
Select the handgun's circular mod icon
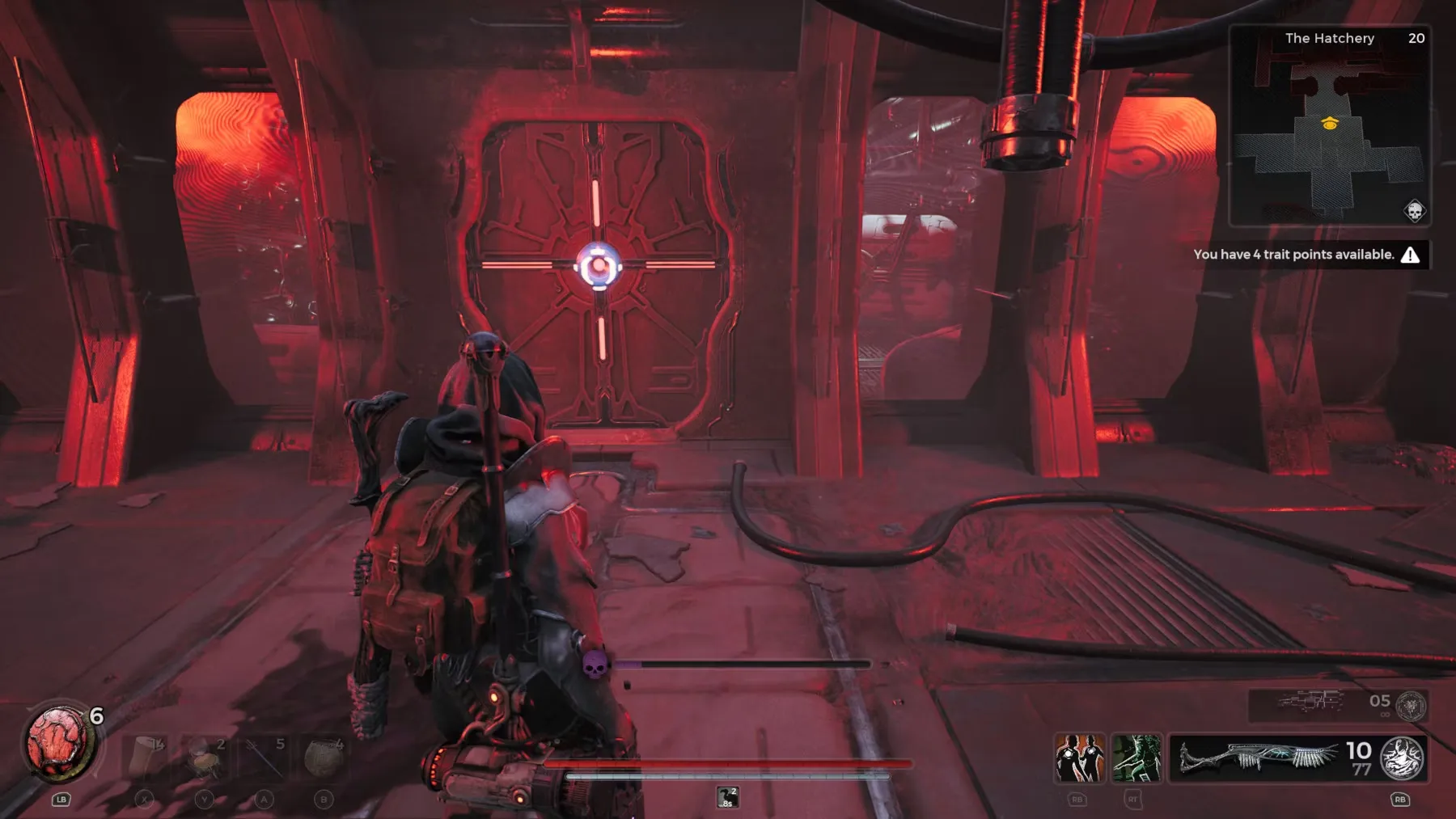point(1412,706)
